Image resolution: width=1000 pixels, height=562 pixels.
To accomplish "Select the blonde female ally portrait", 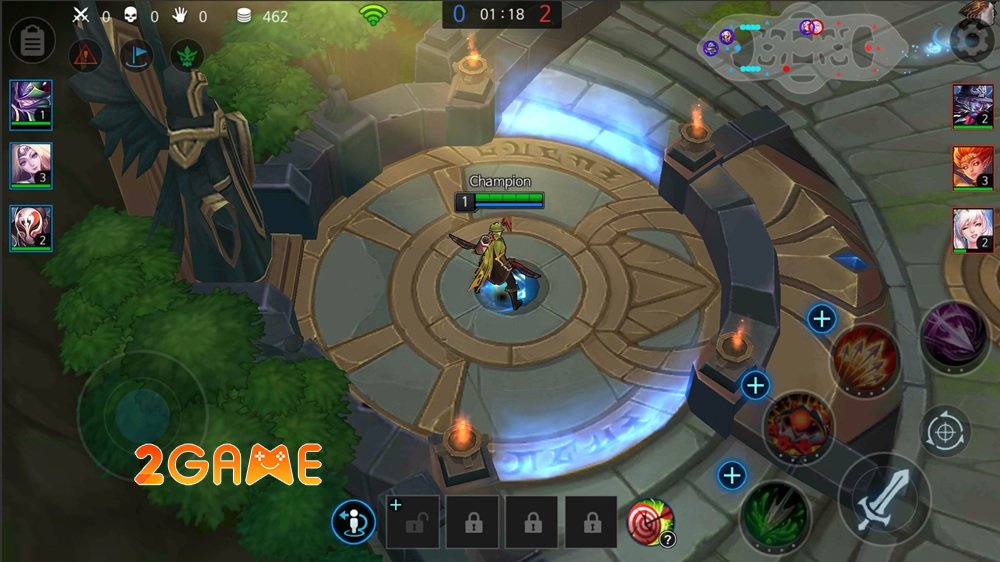I will tap(30, 165).
